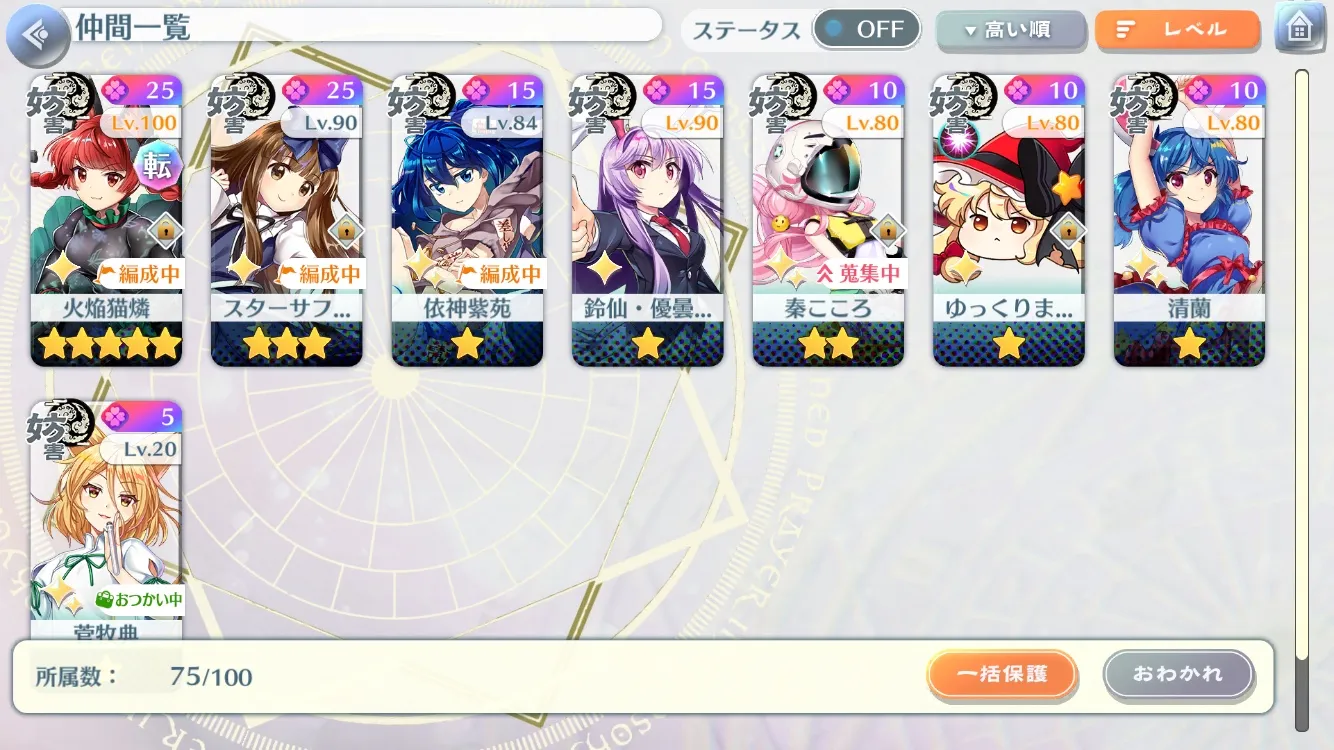Viewport: 1334px width, 750px height.
Task: Toggle the ステータス OFF switch
Action: pyautogui.click(x=866, y=29)
